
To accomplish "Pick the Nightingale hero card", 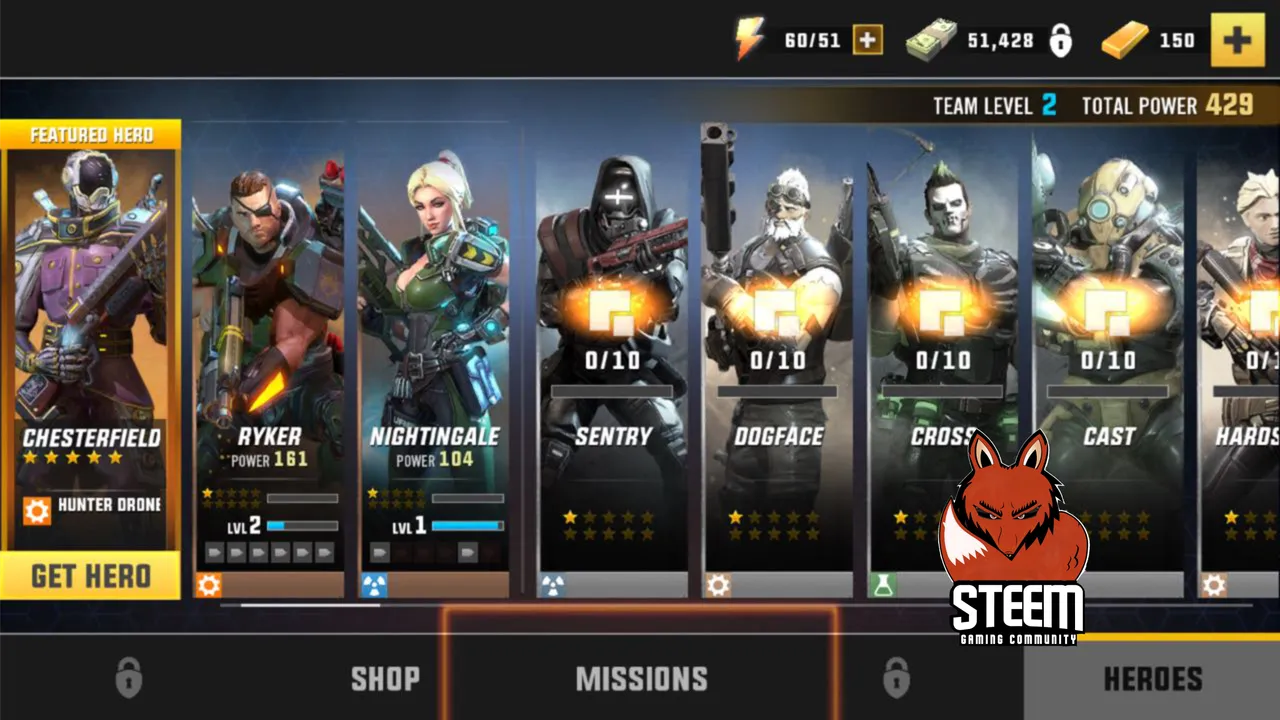I will coord(434,330).
